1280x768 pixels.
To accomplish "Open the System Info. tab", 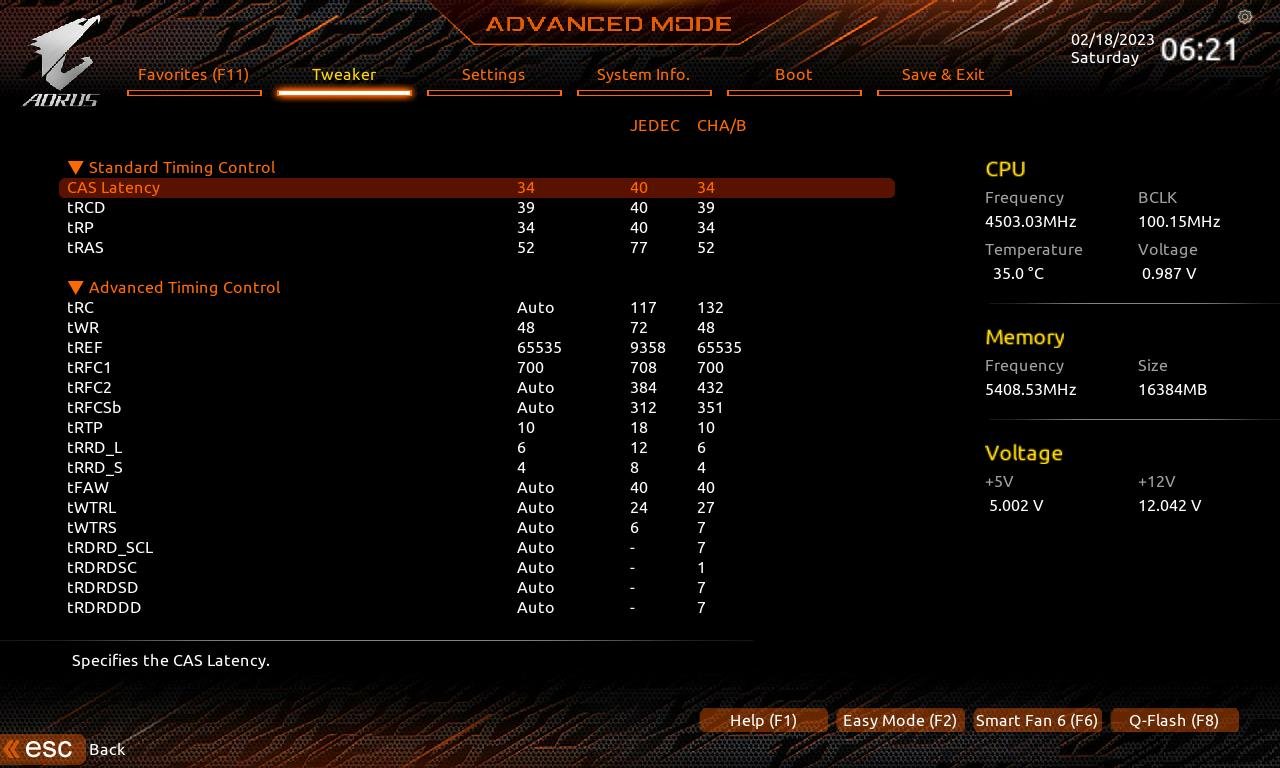I will [643, 74].
